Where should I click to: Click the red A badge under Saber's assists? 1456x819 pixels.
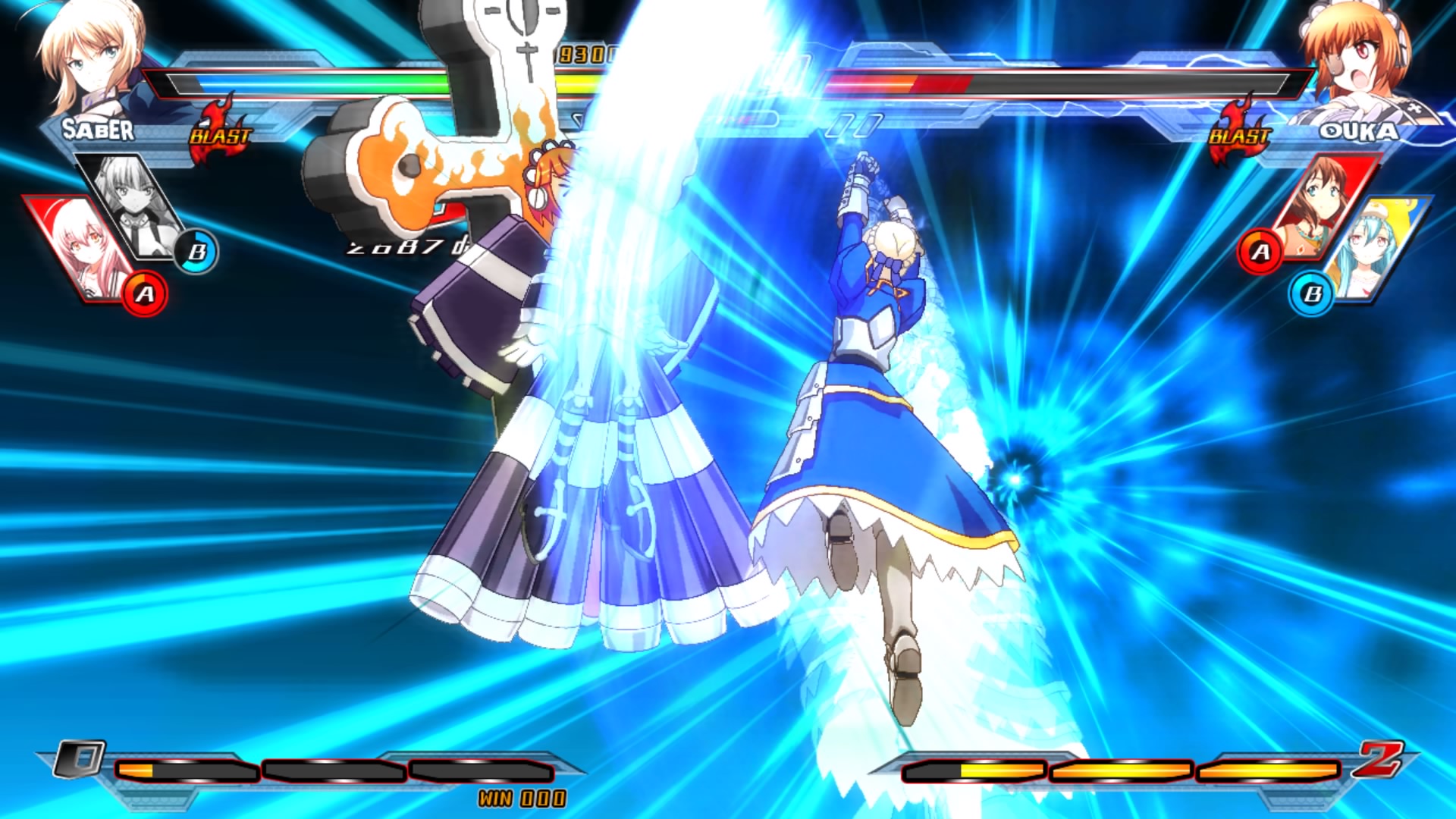coord(145,293)
